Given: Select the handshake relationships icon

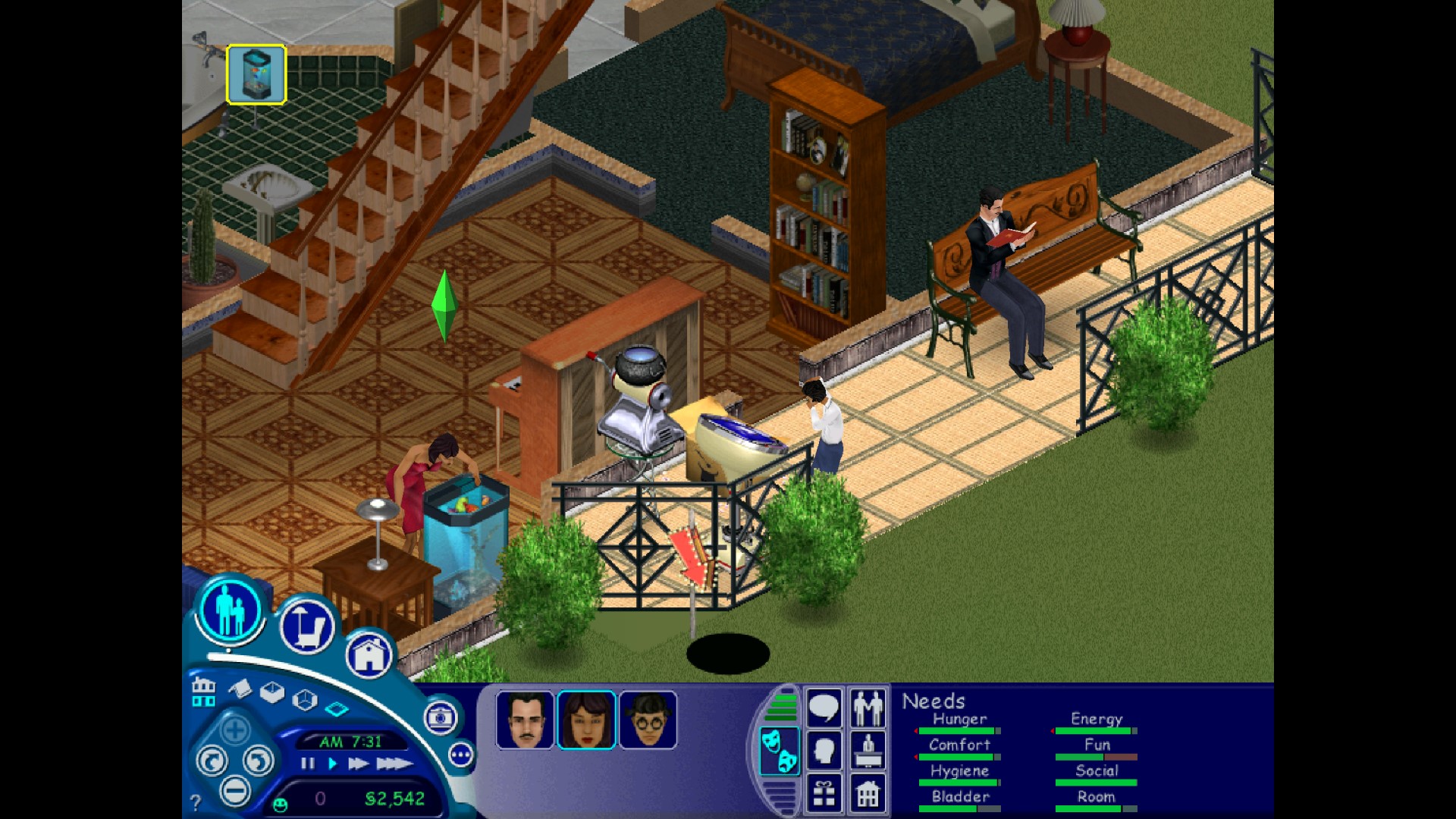Looking at the screenshot, I should (x=868, y=707).
